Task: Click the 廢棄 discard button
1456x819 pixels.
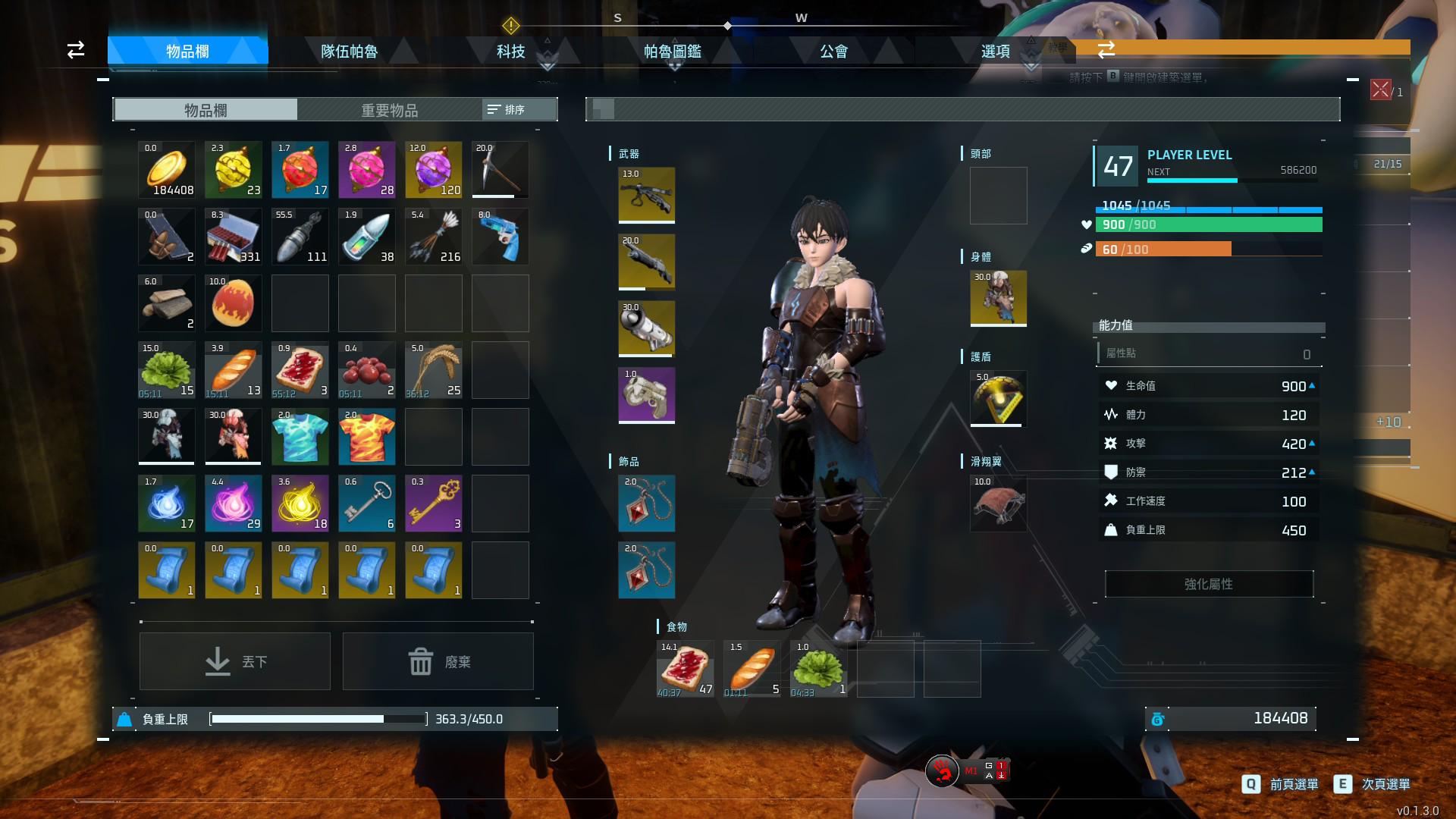Action: click(x=438, y=661)
